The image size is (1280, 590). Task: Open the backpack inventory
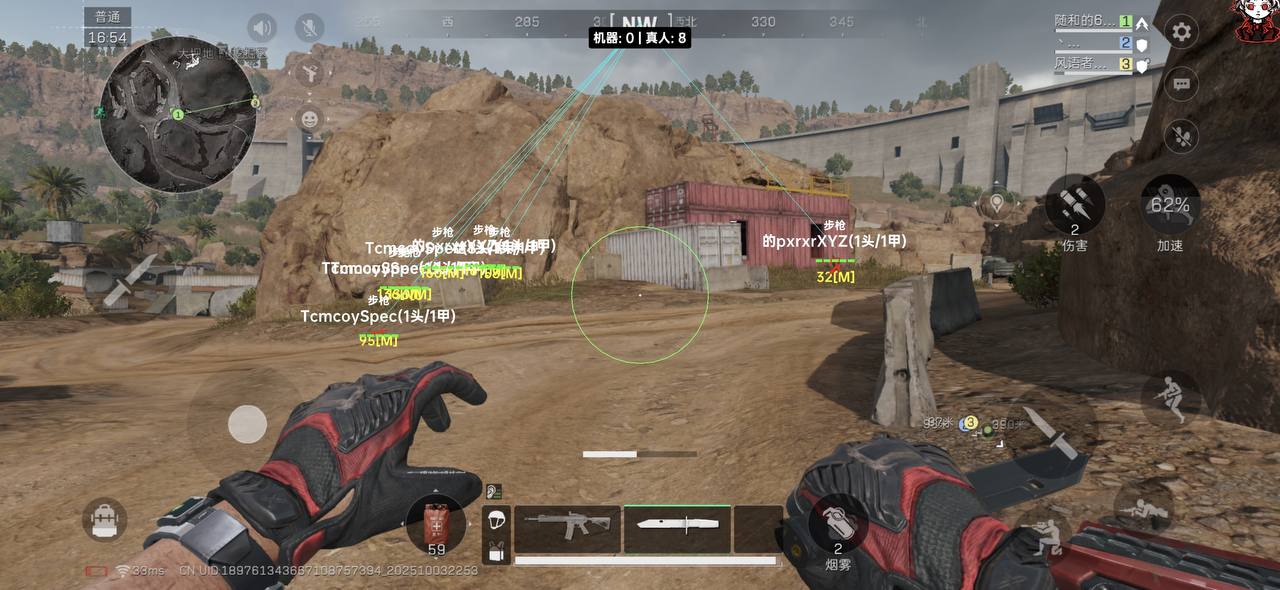104,520
